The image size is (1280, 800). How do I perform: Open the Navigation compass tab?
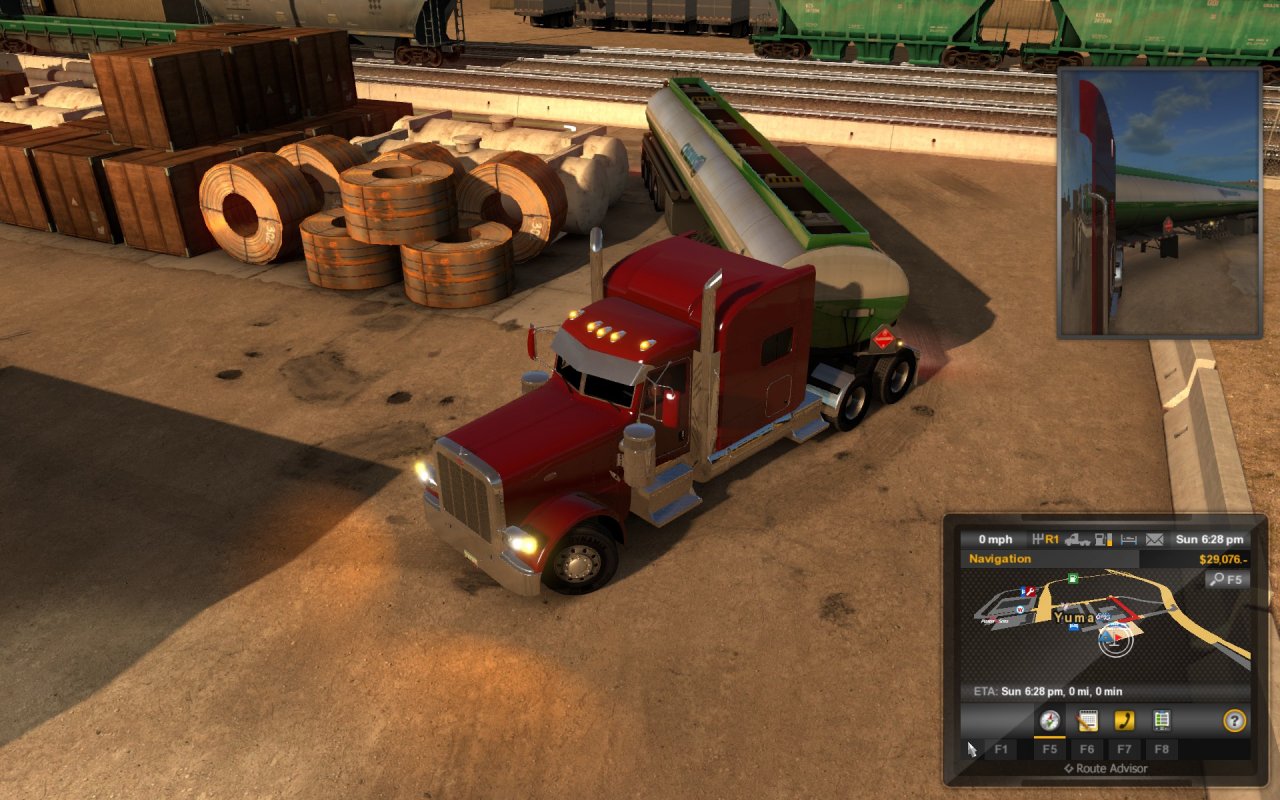pyautogui.click(x=1049, y=720)
